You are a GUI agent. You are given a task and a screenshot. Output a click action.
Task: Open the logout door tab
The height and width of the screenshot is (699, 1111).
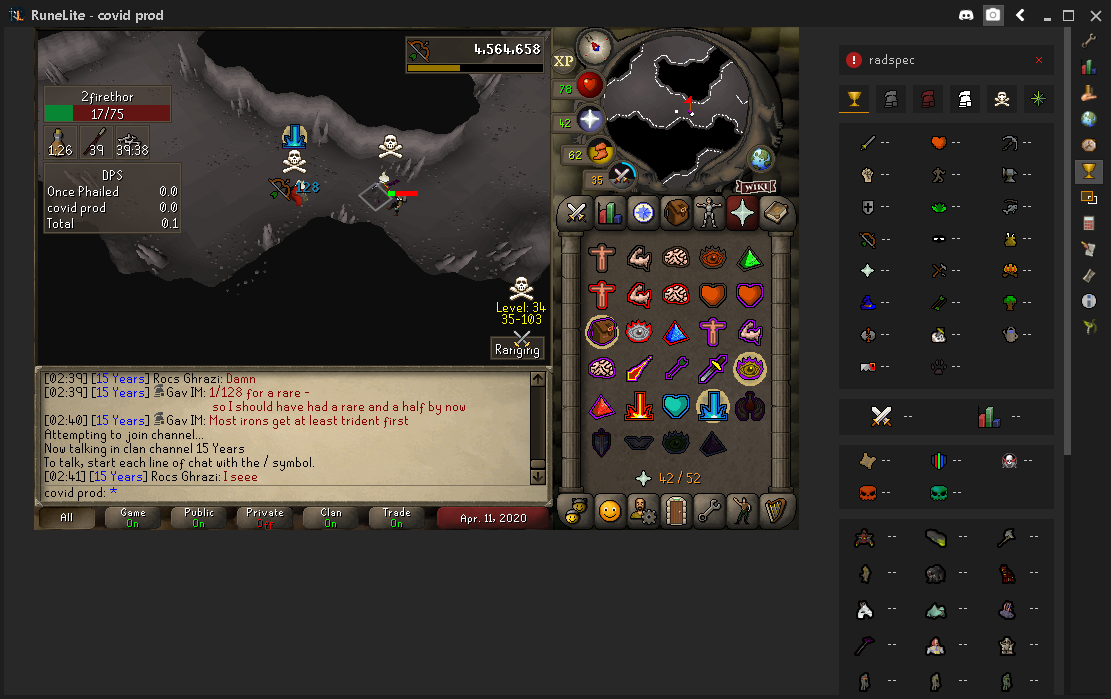(x=676, y=511)
